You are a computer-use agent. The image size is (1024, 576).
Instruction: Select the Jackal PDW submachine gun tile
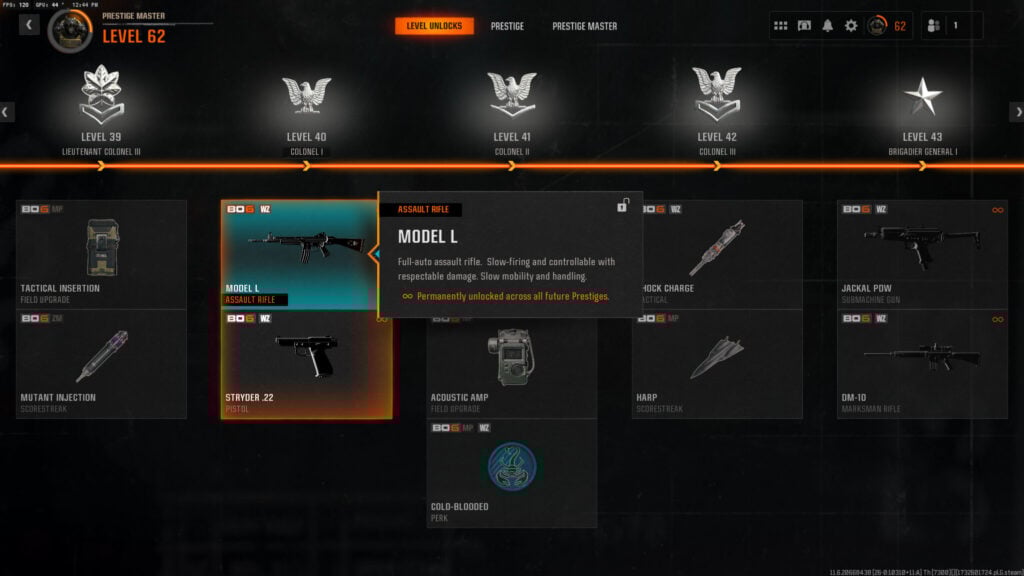point(921,254)
